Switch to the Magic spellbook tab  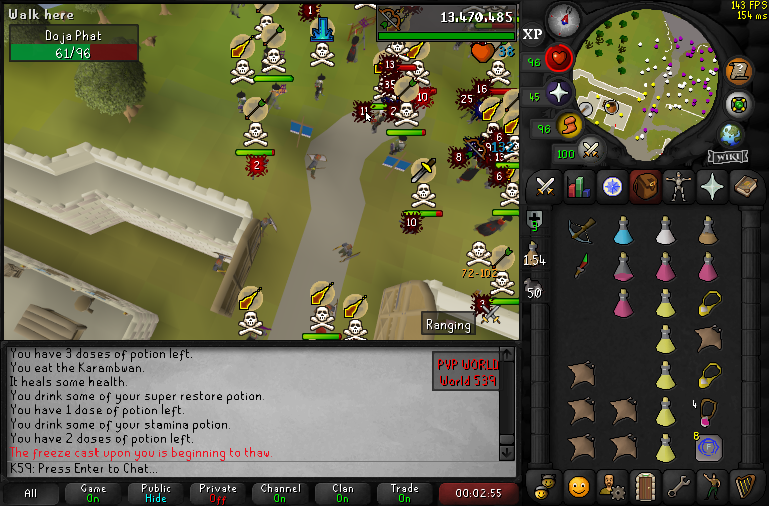point(746,186)
